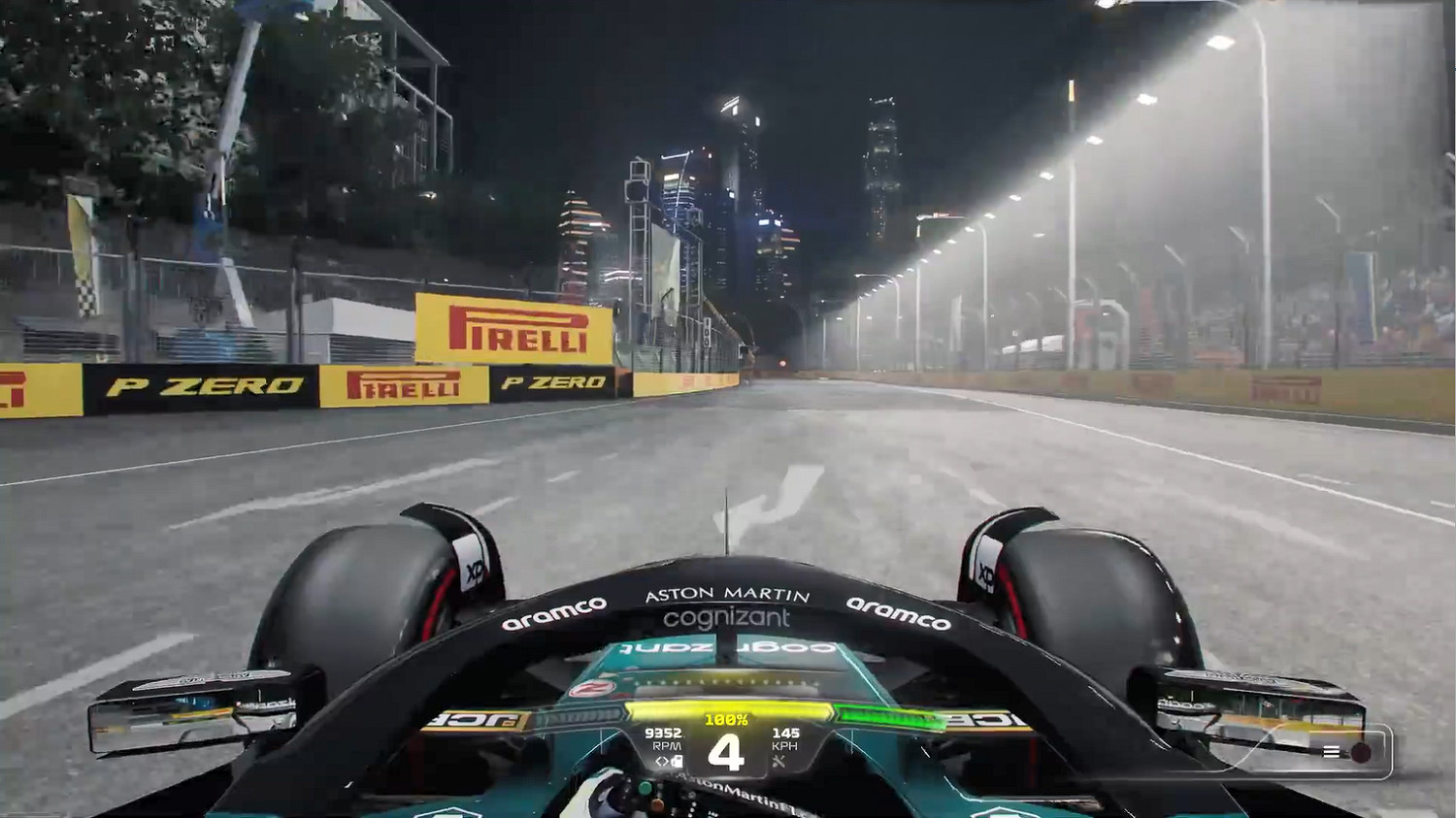Click the 145 KPH speed readout
Image resolution: width=1456 pixels, height=818 pixels.
786,734
